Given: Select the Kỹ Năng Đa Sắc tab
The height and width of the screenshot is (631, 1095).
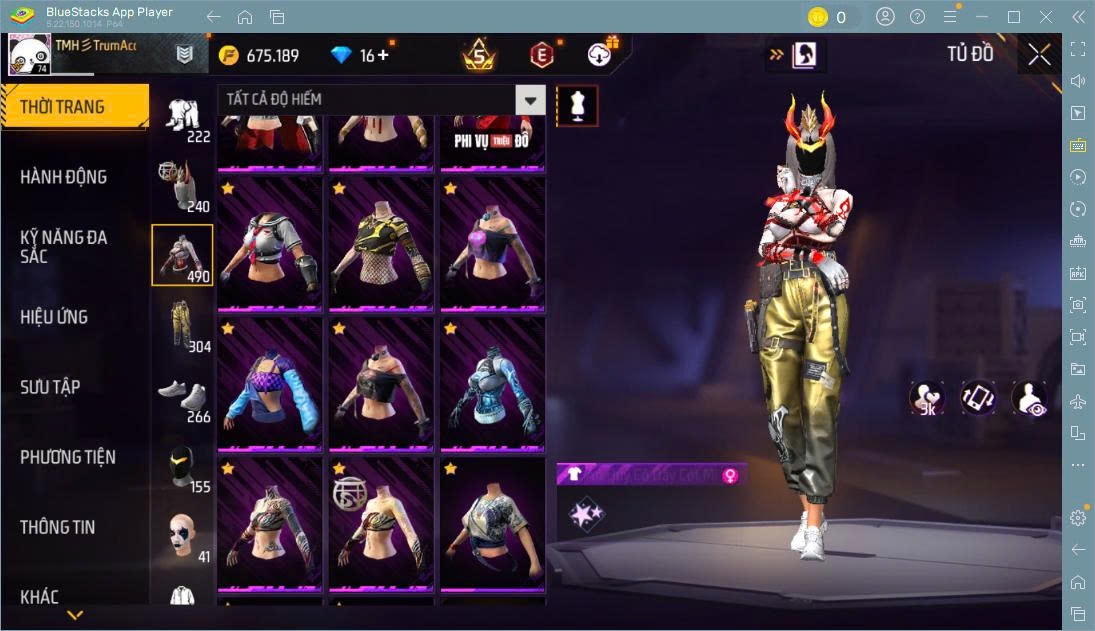Looking at the screenshot, I should click(63, 247).
